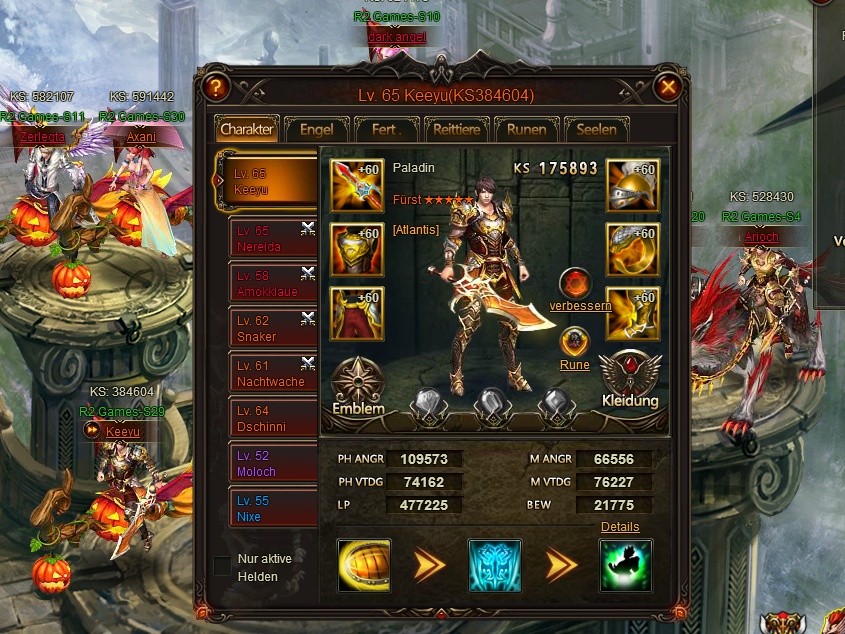Select the Dschinni hero row
Image resolution: width=845 pixels, height=634 pixels.
[268, 418]
